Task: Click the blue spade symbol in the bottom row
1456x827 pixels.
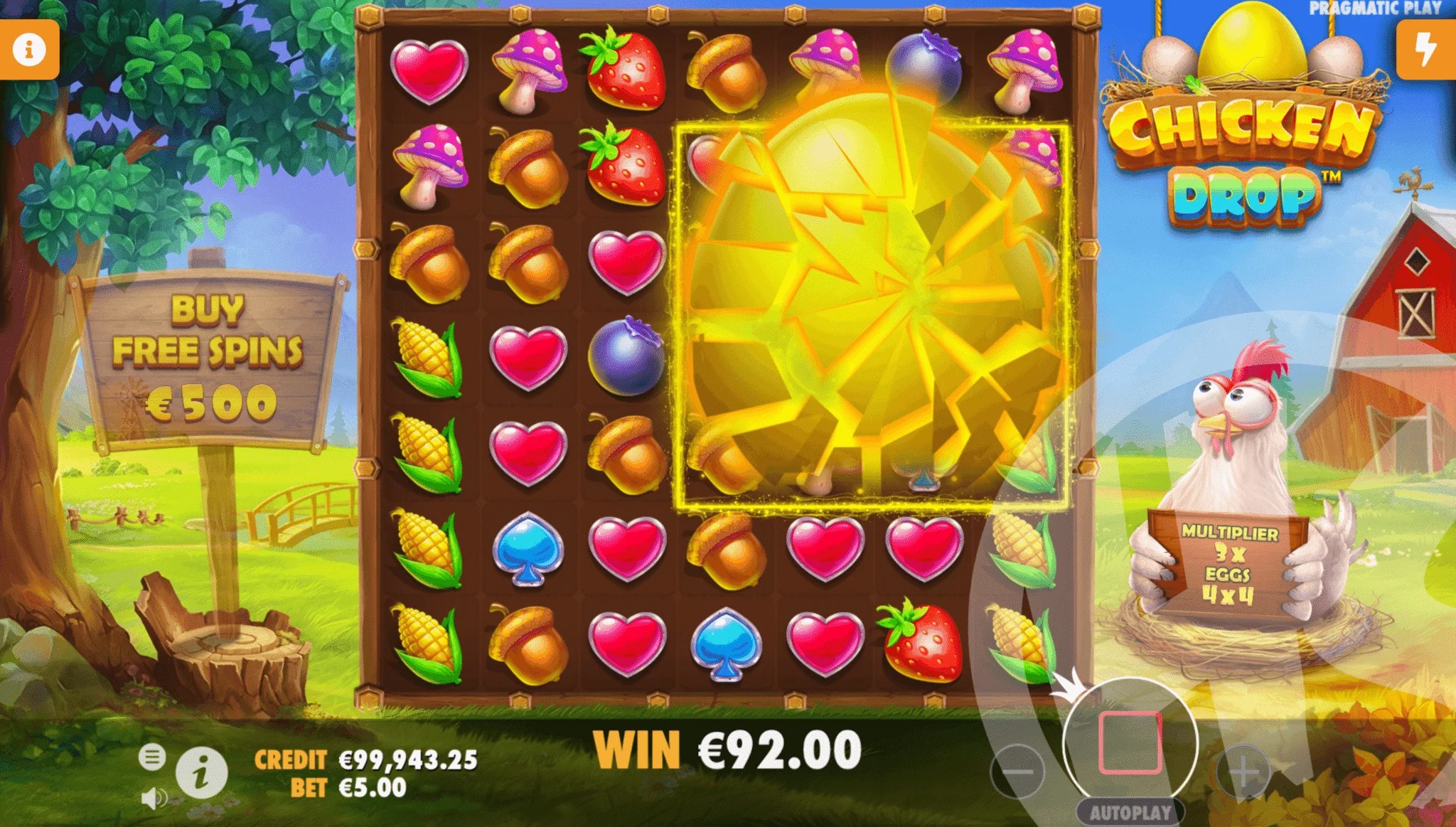Action: click(x=727, y=641)
